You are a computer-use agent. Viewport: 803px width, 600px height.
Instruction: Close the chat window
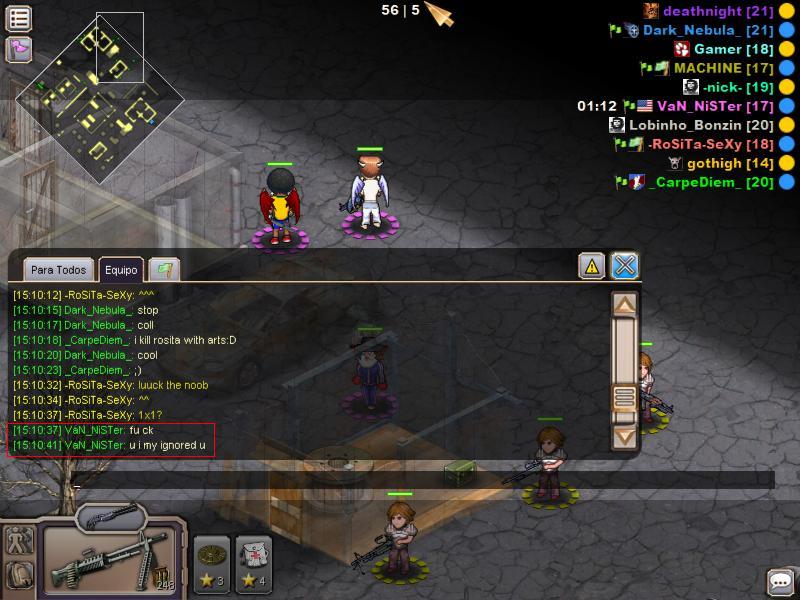(x=625, y=265)
